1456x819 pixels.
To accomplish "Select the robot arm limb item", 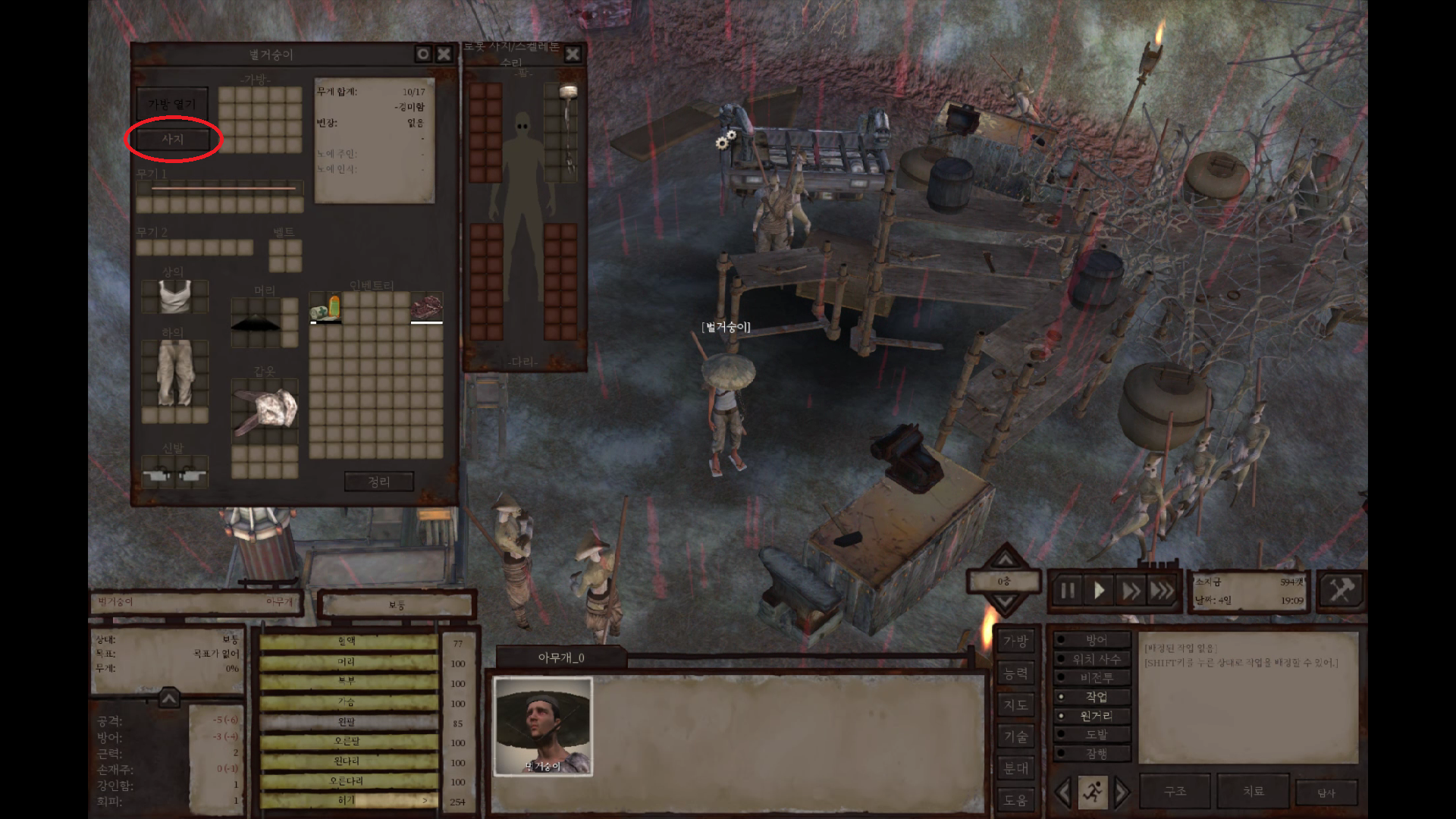I will coord(568,129).
